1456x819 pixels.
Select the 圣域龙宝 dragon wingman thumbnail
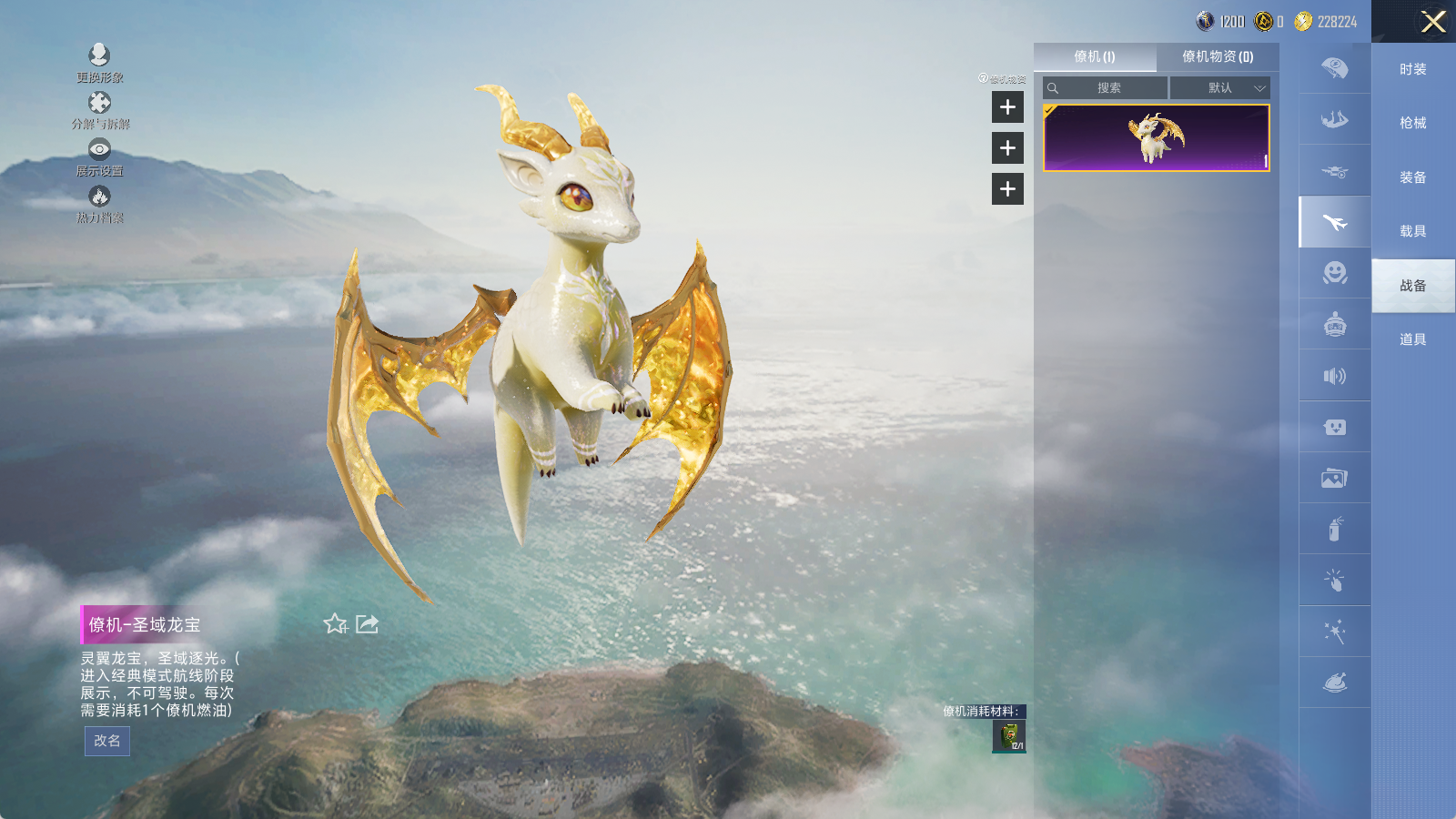[x=1156, y=137]
